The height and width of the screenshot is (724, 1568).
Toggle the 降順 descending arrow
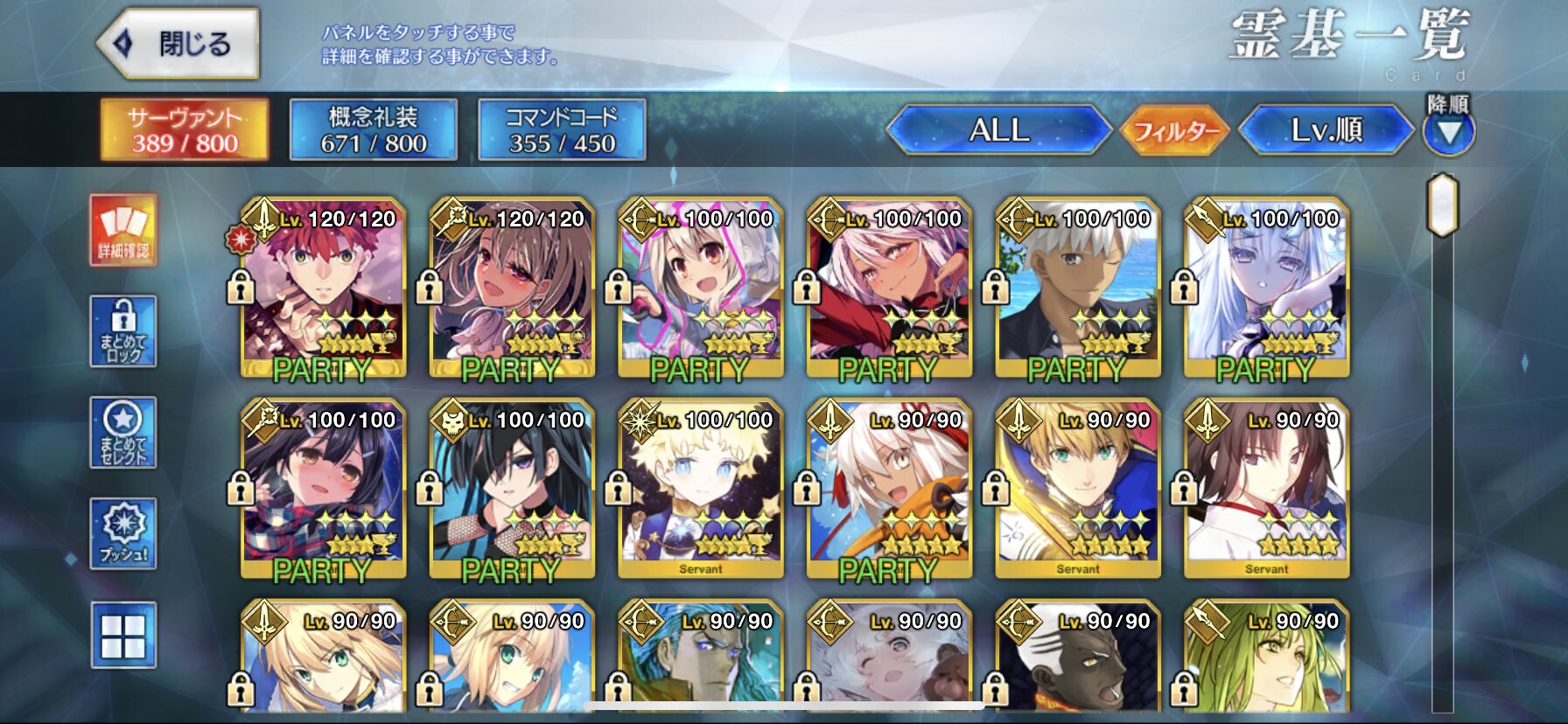click(1448, 131)
